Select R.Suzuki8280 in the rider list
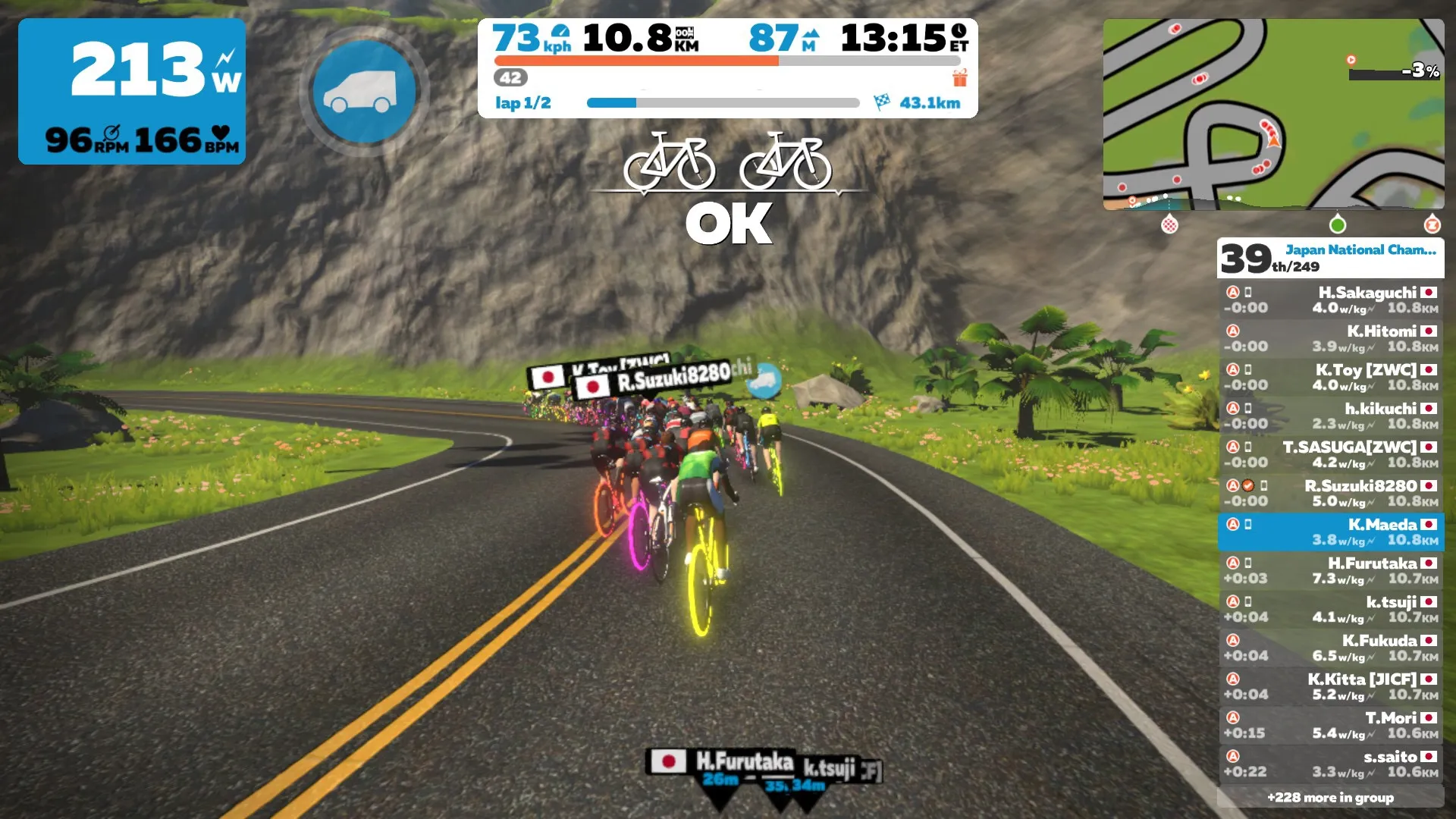 1330,494
